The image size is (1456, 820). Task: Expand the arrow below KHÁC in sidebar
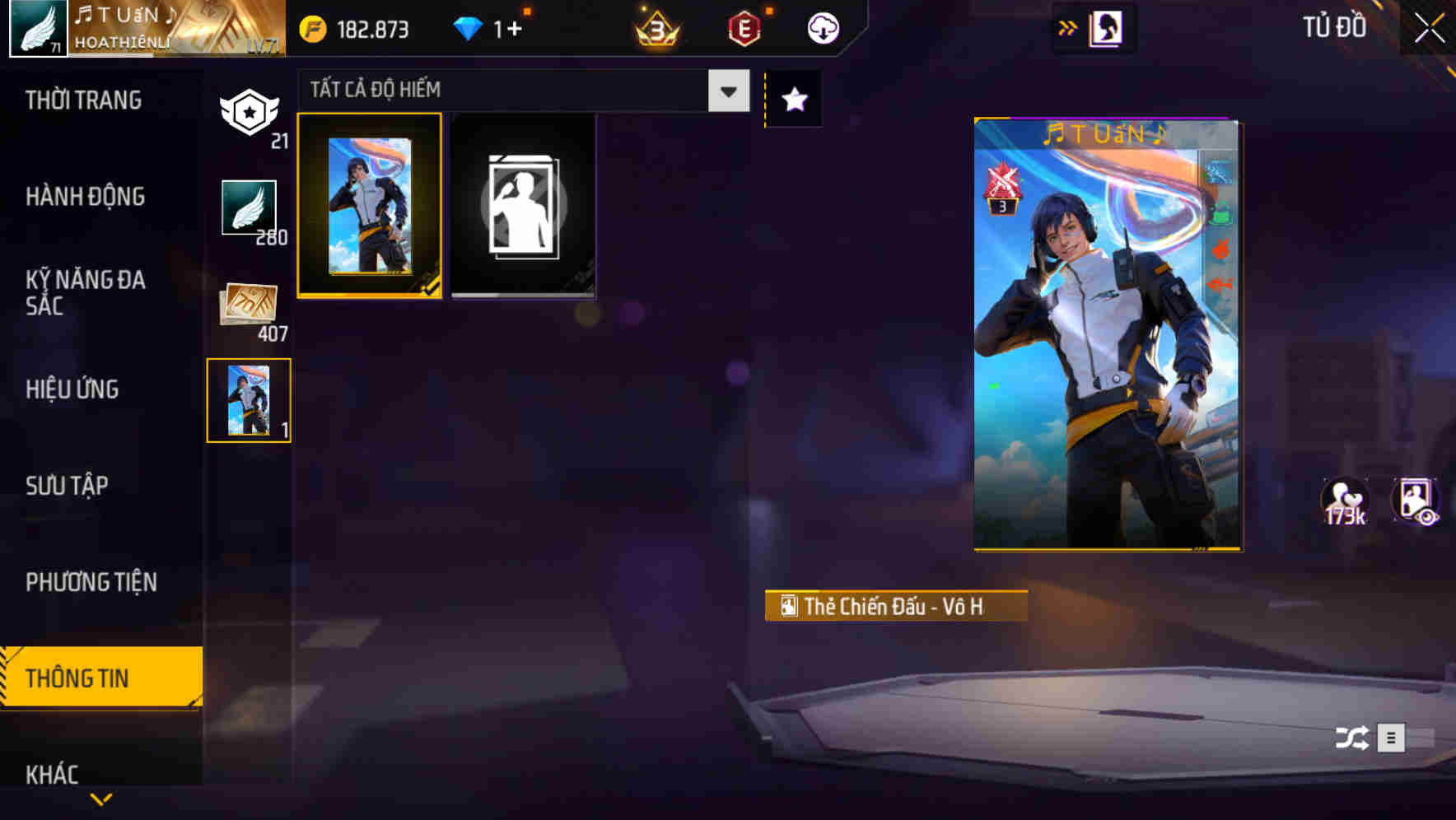(x=101, y=799)
